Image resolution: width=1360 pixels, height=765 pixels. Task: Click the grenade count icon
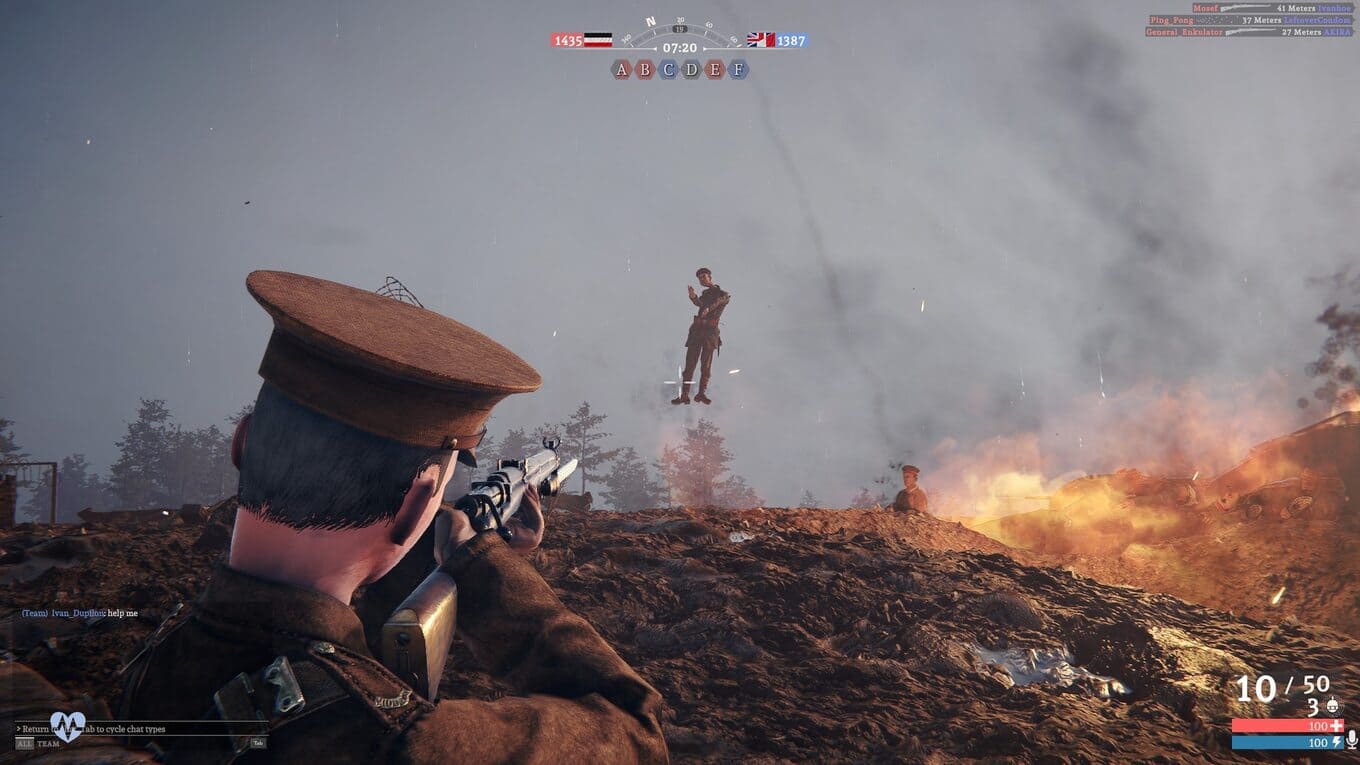click(x=1335, y=707)
